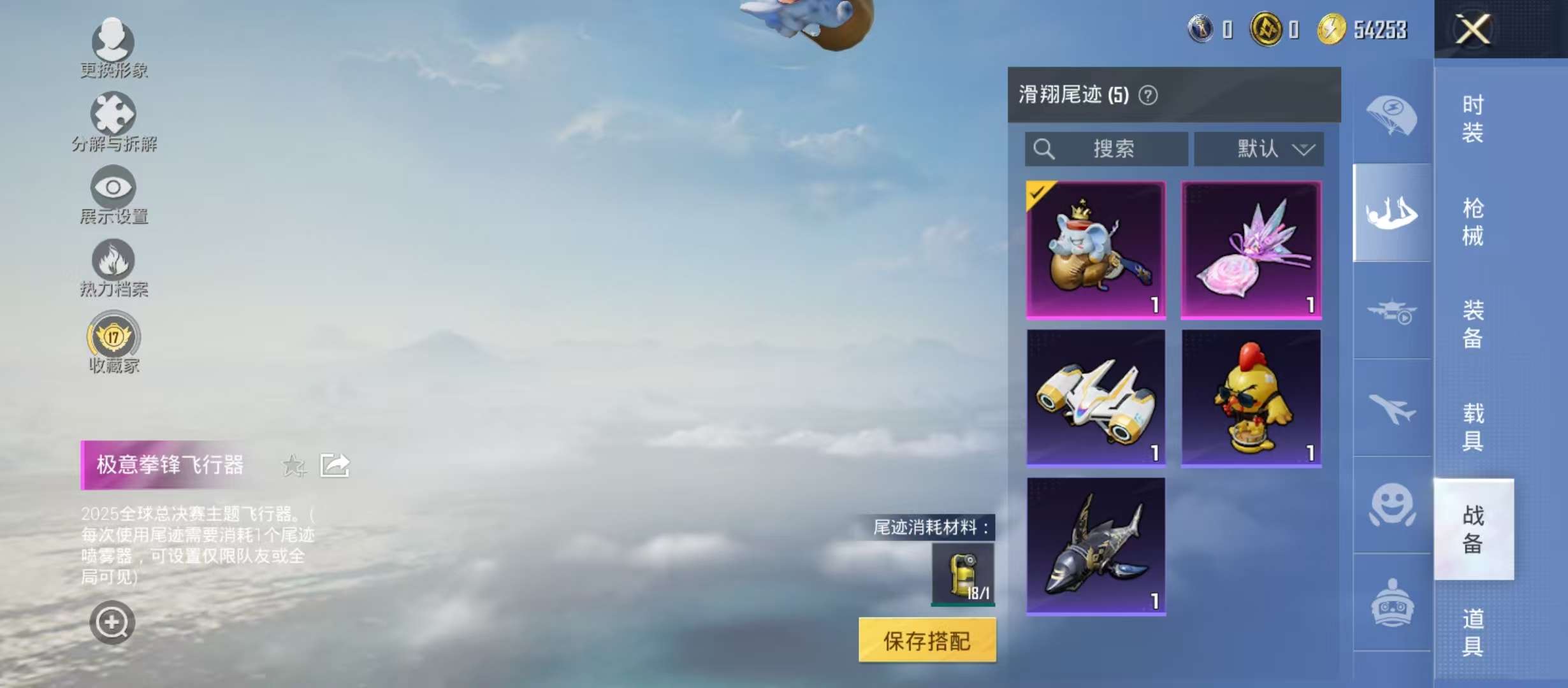Toggle the favorite star for 极意拳锋飞行器

pyautogui.click(x=294, y=466)
